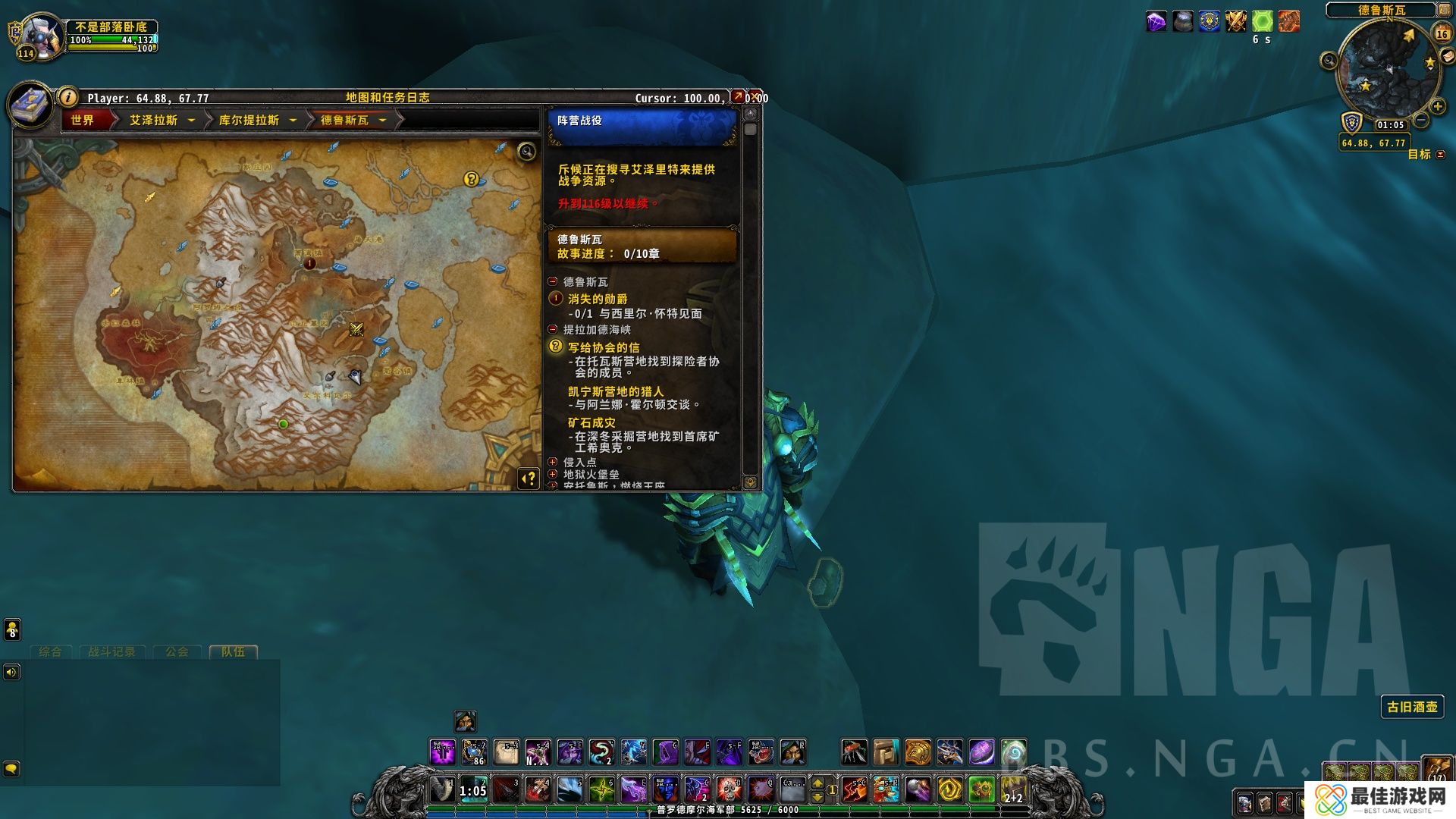
Task: Open the map help tutorial button
Action: [x=529, y=479]
